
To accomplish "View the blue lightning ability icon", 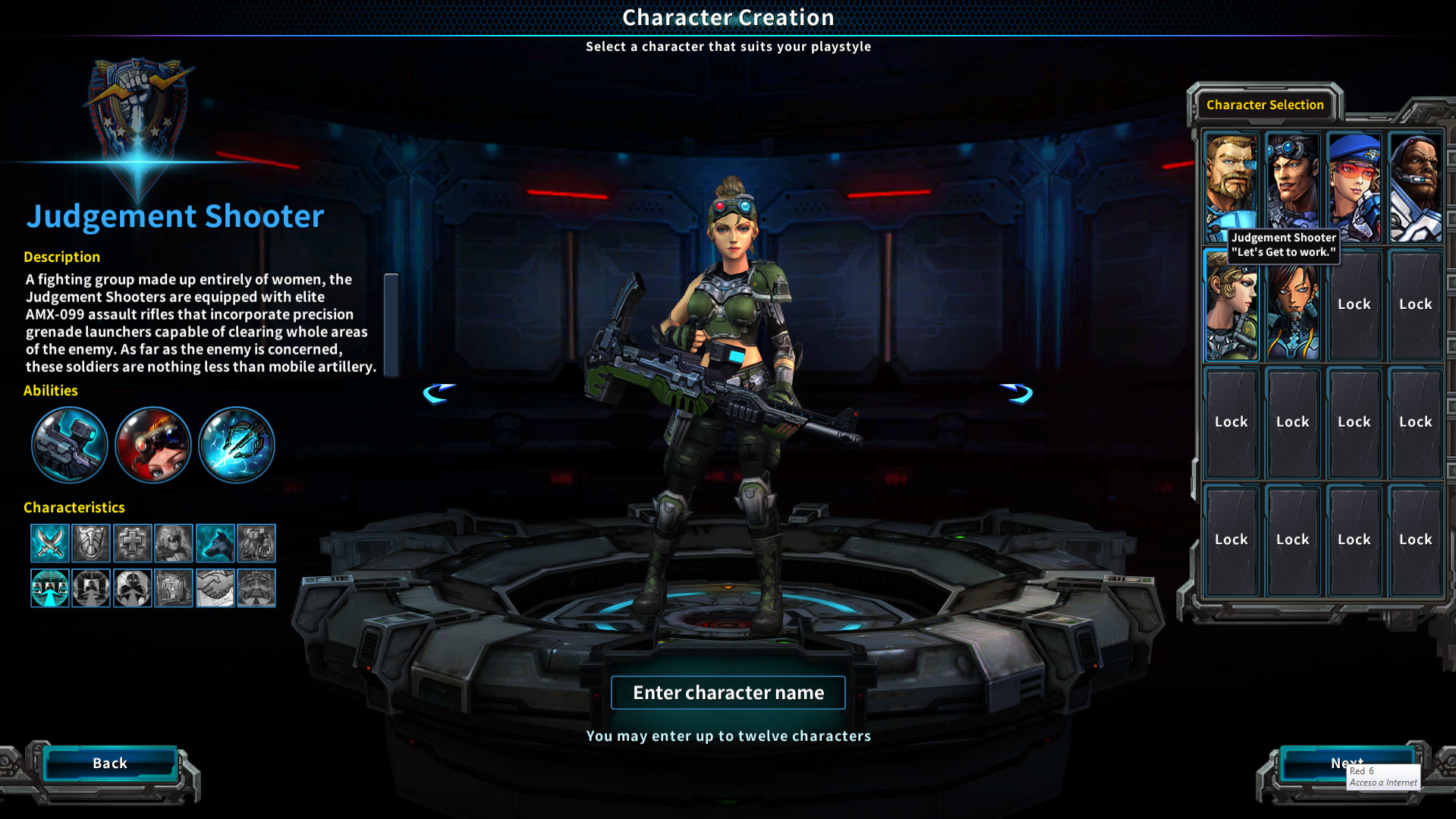I will click(236, 445).
